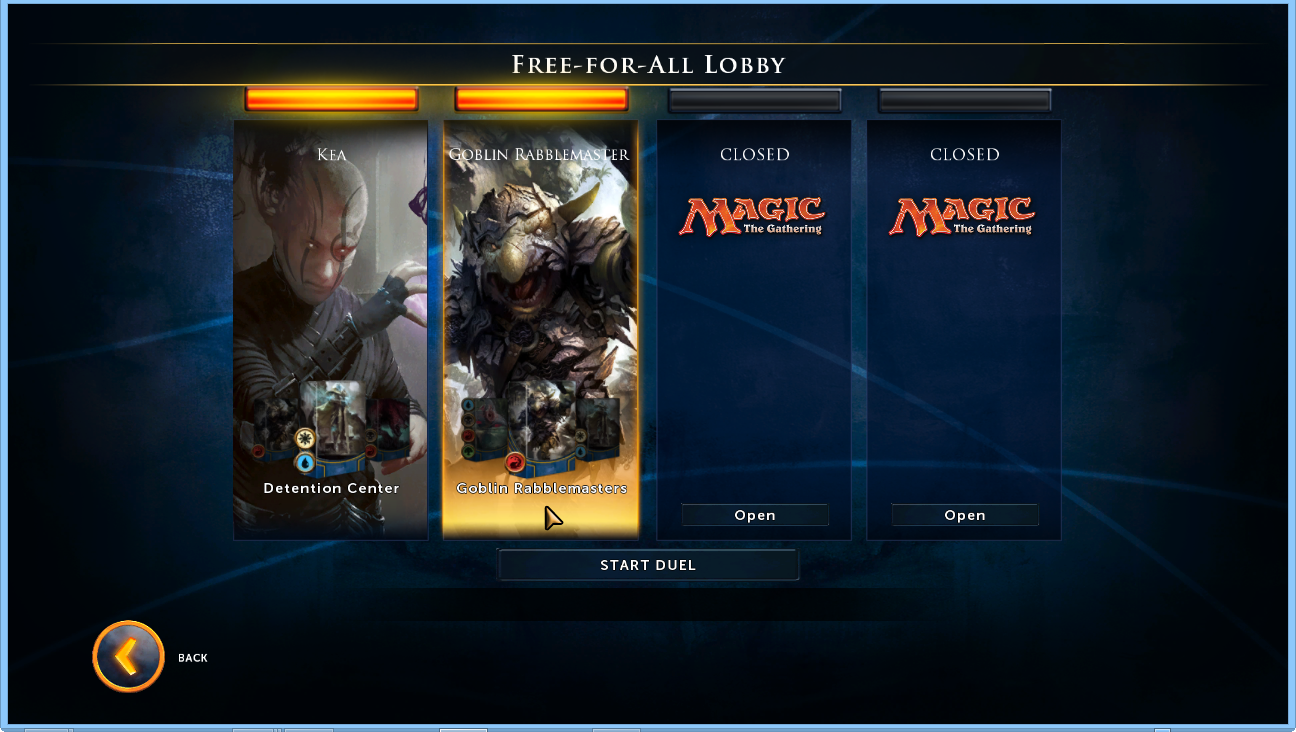The height and width of the screenshot is (732, 1296).
Task: Start the duel
Action: pyautogui.click(x=648, y=565)
